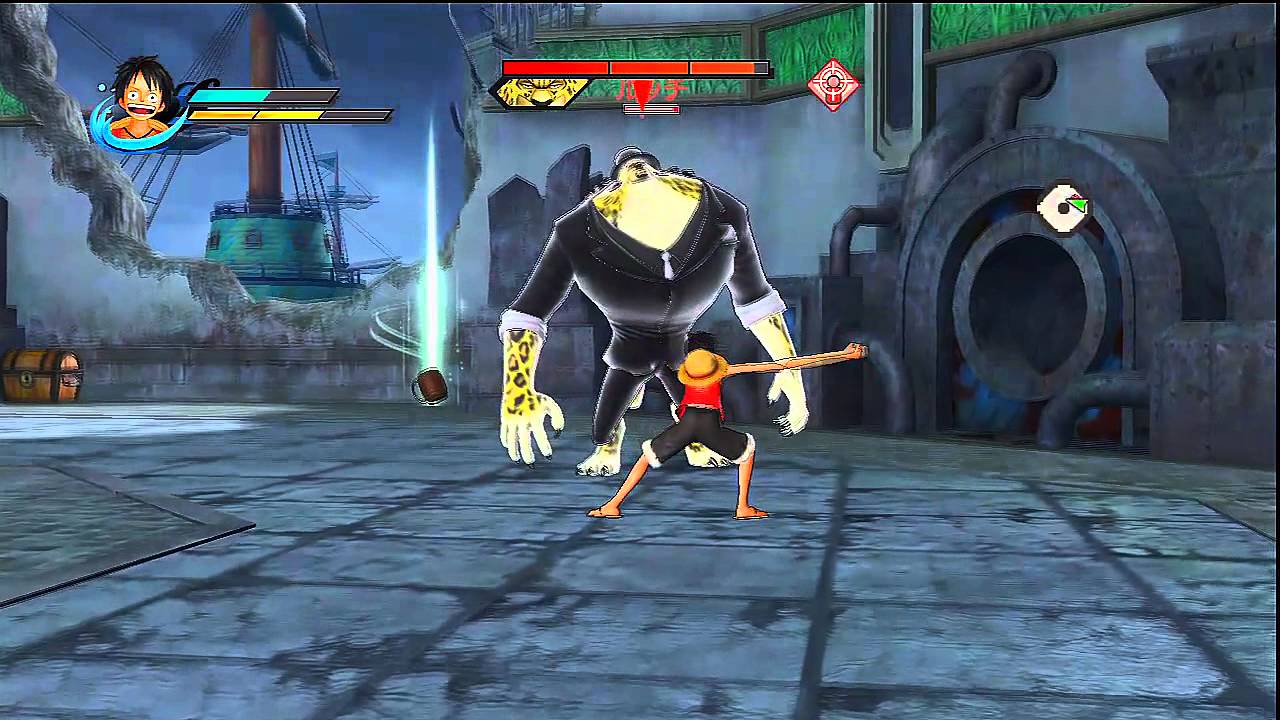Click the green arrow on the item pickup
This screenshot has height=720, width=1280.
(x=1078, y=203)
